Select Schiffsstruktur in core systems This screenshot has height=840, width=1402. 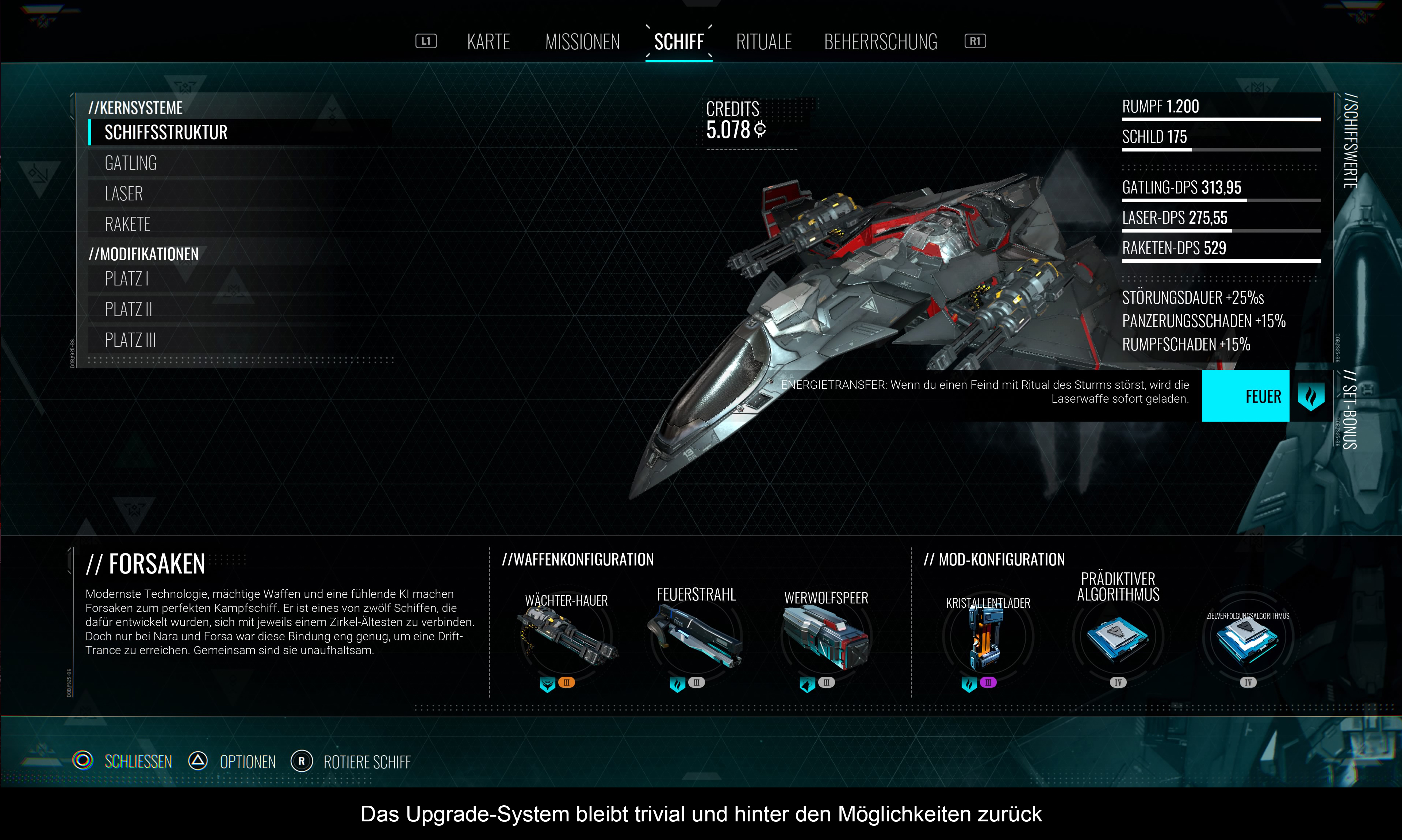(166, 133)
